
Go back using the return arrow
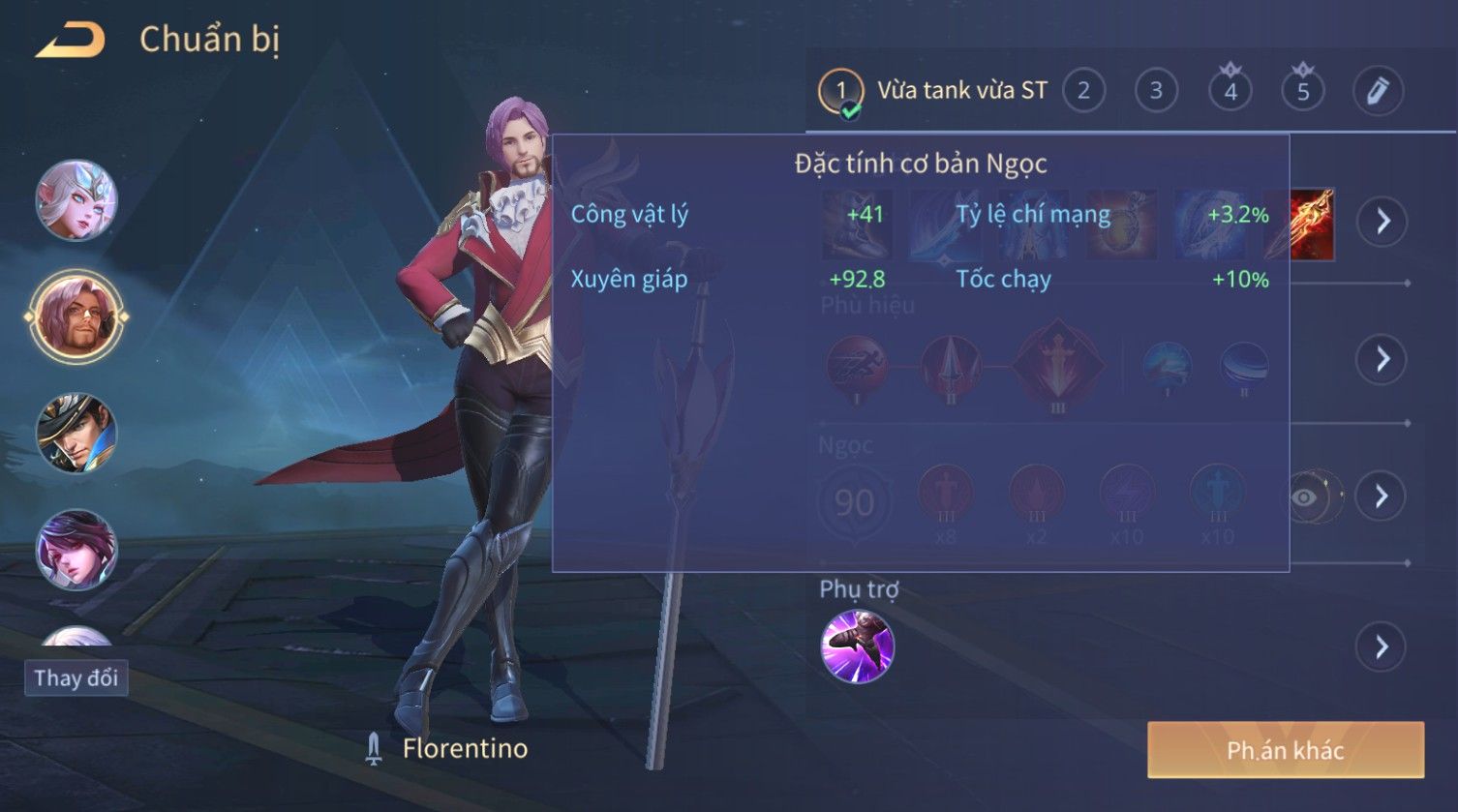tap(71, 41)
